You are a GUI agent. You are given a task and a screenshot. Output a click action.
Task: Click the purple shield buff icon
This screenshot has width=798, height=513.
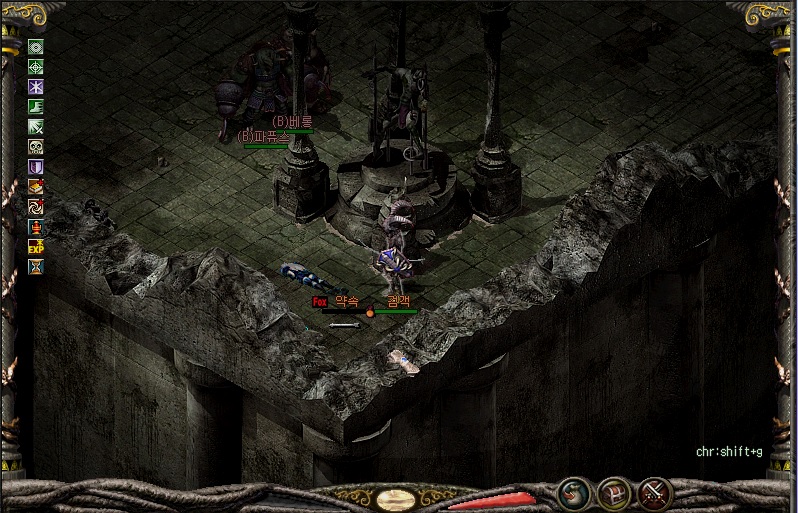pos(36,167)
